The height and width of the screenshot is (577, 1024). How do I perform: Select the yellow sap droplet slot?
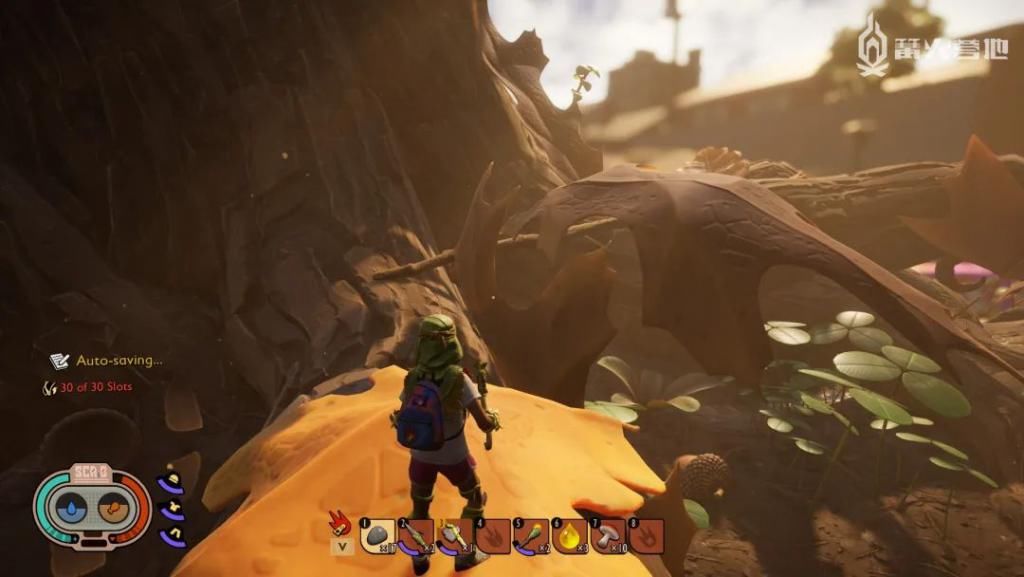click(x=570, y=536)
